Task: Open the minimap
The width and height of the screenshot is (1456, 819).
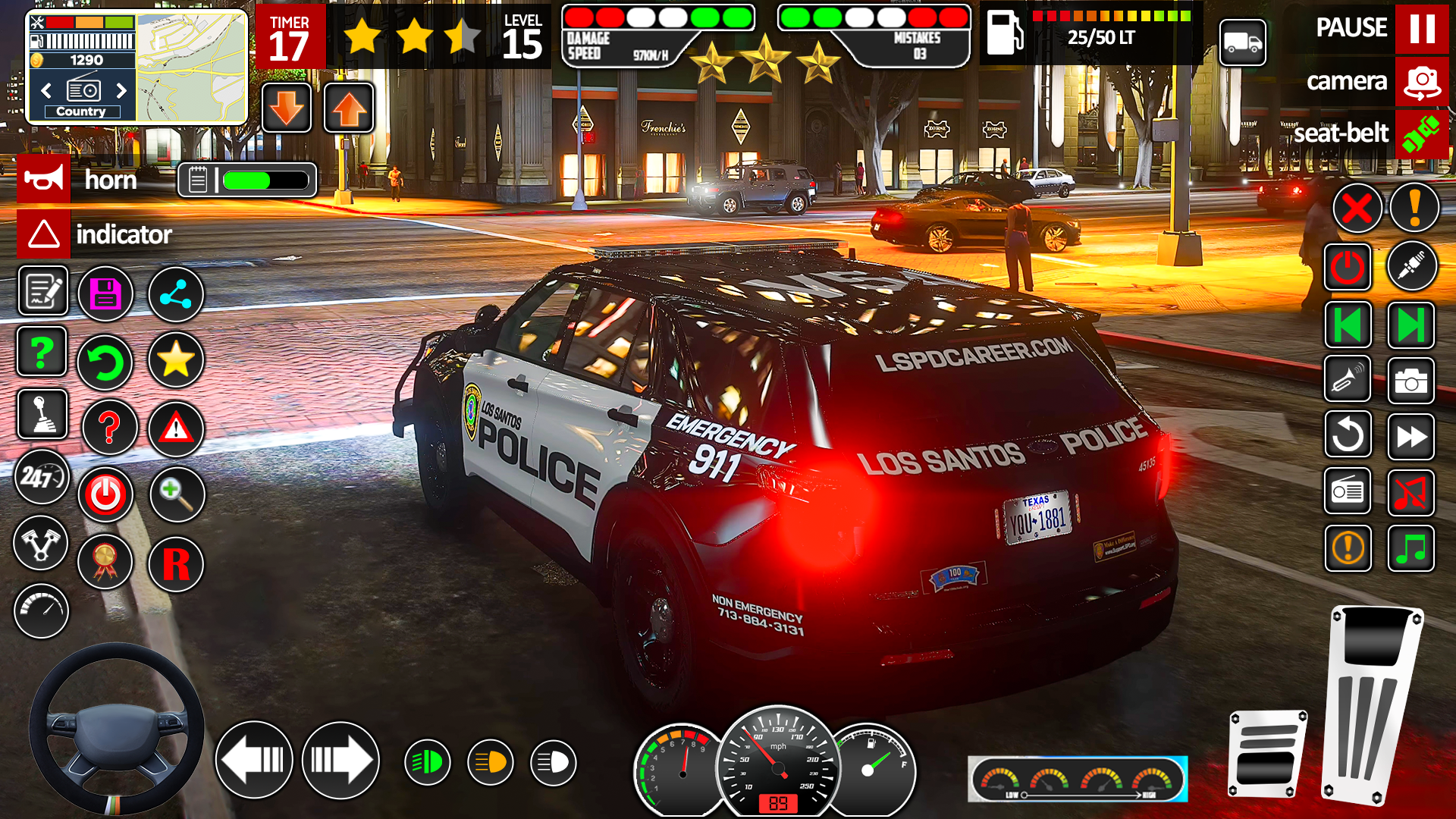Action: (191, 67)
